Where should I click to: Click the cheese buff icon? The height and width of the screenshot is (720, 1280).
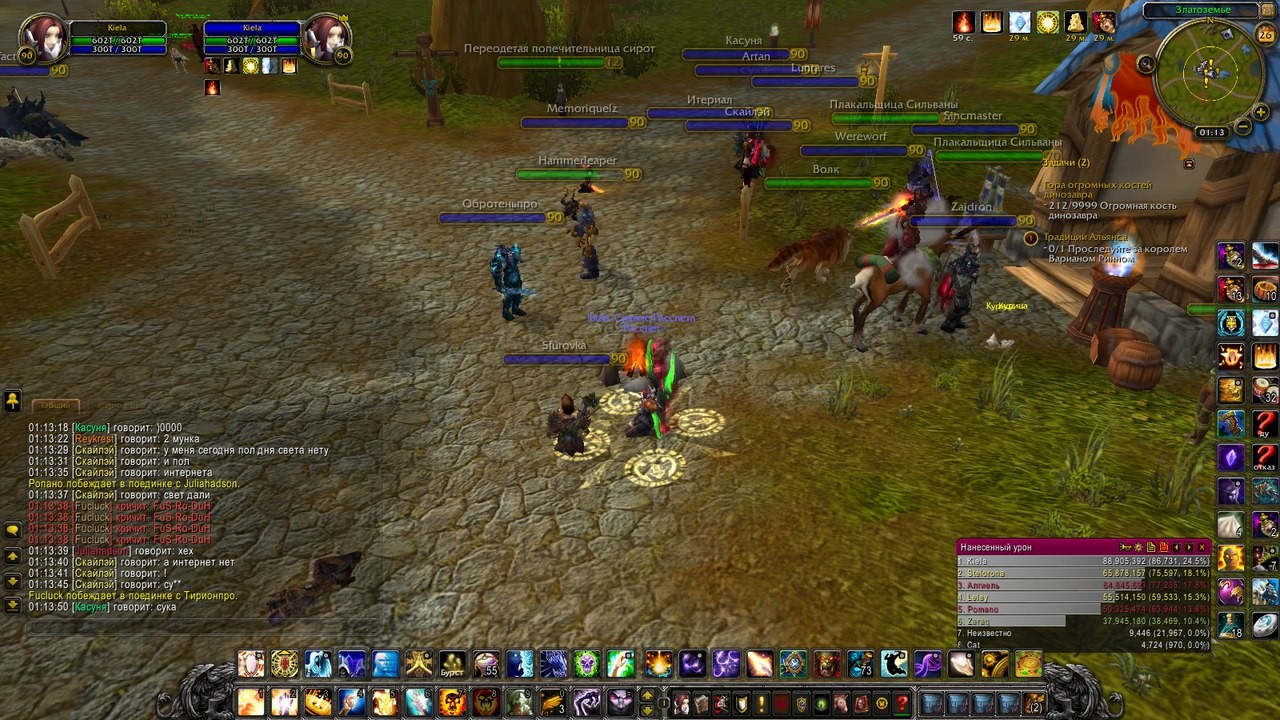[1075, 22]
